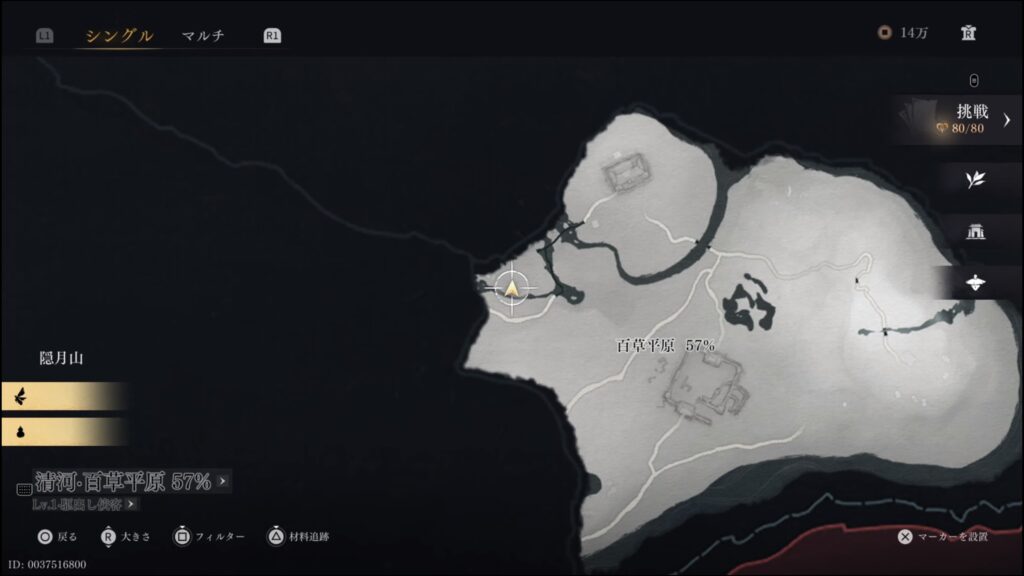This screenshot has width=1024, height=576.
Task: Open the outfit shirt icon at top right
Action: 968,33
